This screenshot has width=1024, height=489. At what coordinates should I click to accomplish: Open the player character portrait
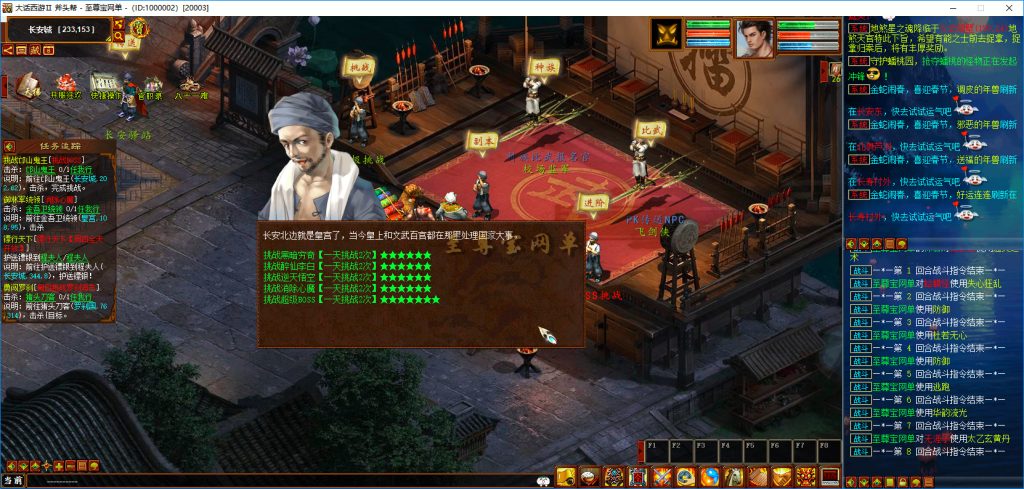pyautogui.click(x=755, y=38)
